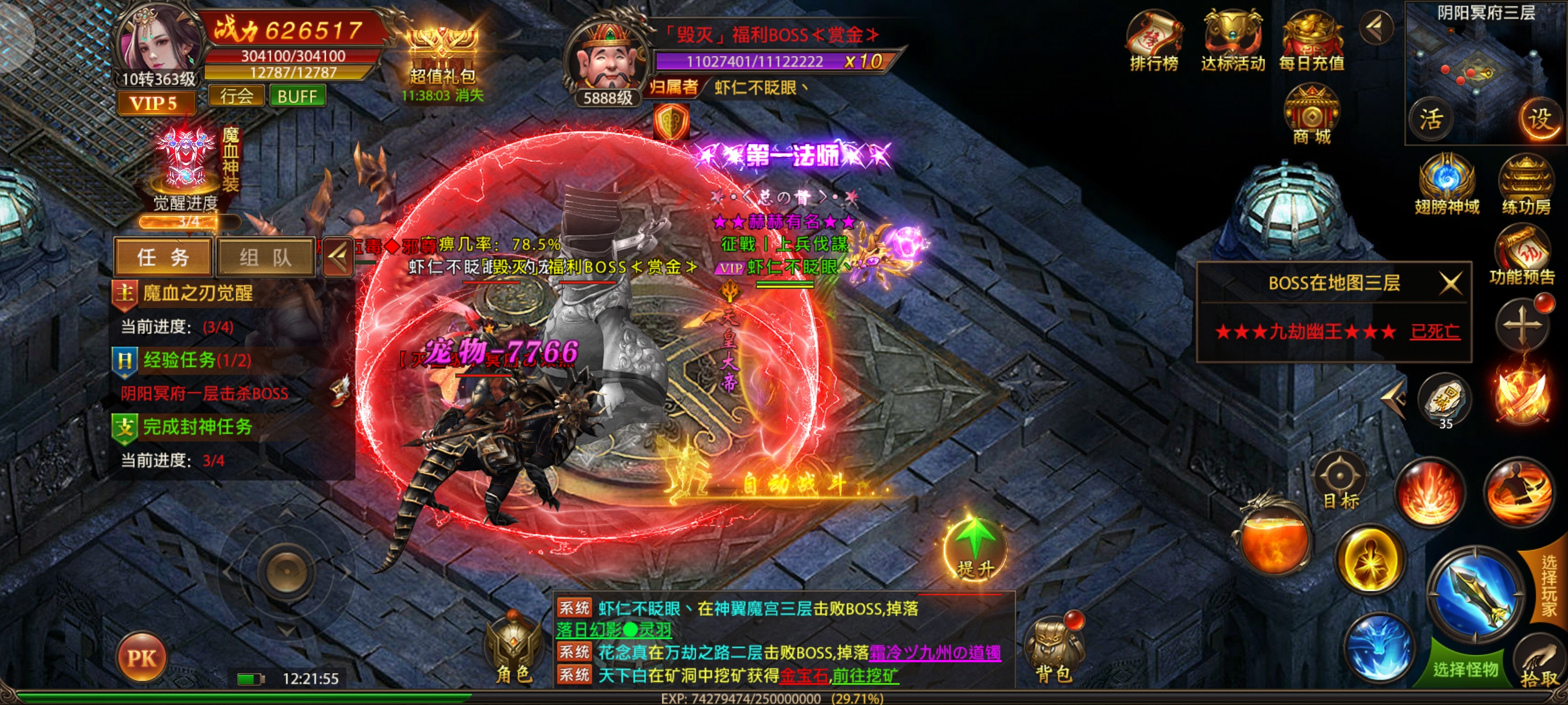This screenshot has width=1568, height=705.
Task: Open the 角色 character sheet
Action: 515,651
